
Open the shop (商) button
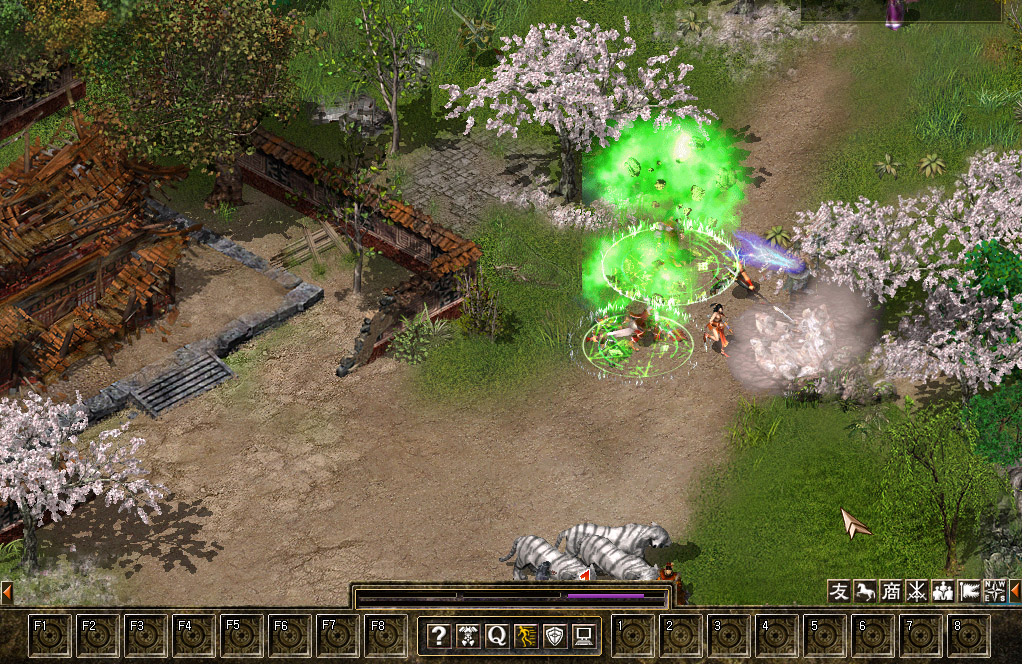tap(891, 591)
